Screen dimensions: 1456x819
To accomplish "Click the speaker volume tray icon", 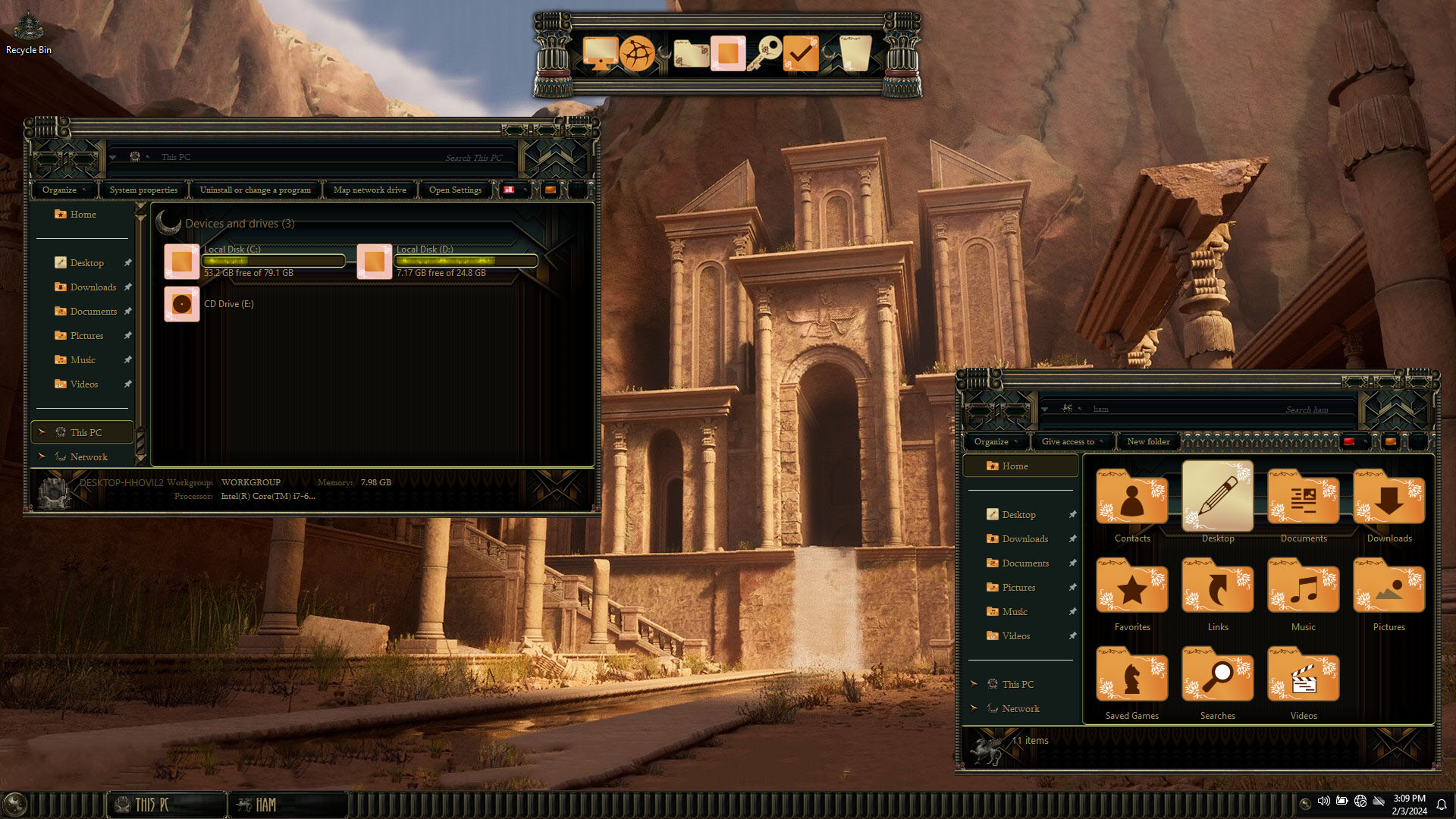I will point(1323,802).
